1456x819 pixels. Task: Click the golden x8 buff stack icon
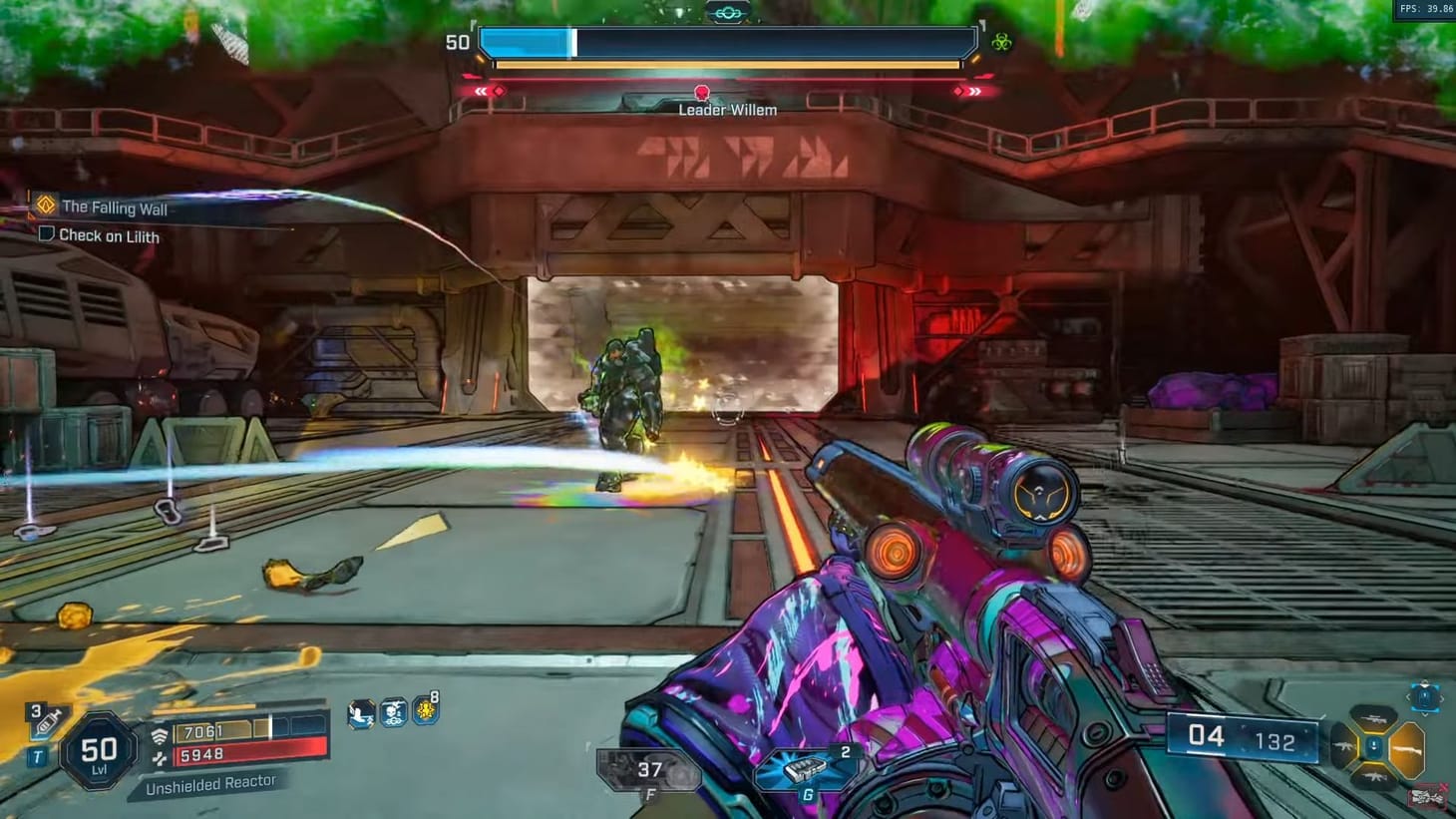pos(425,712)
